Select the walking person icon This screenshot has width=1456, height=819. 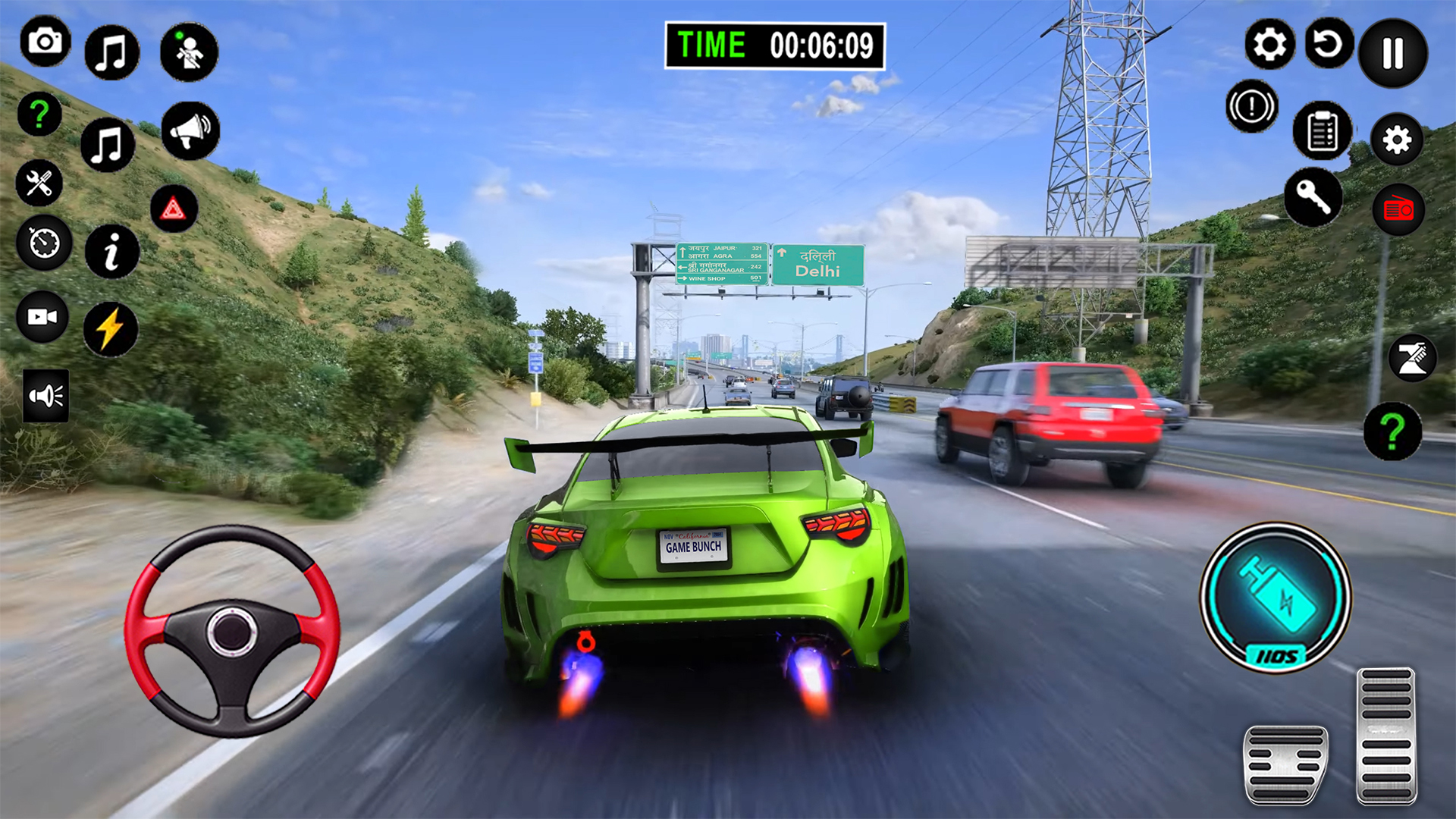(189, 52)
